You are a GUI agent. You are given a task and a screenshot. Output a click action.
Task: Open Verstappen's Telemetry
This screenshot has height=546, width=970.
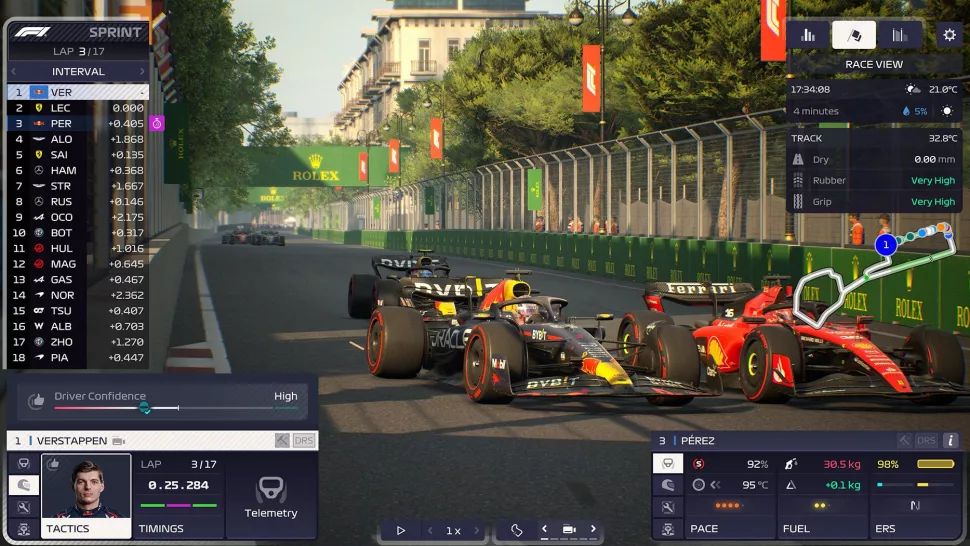(x=271, y=497)
